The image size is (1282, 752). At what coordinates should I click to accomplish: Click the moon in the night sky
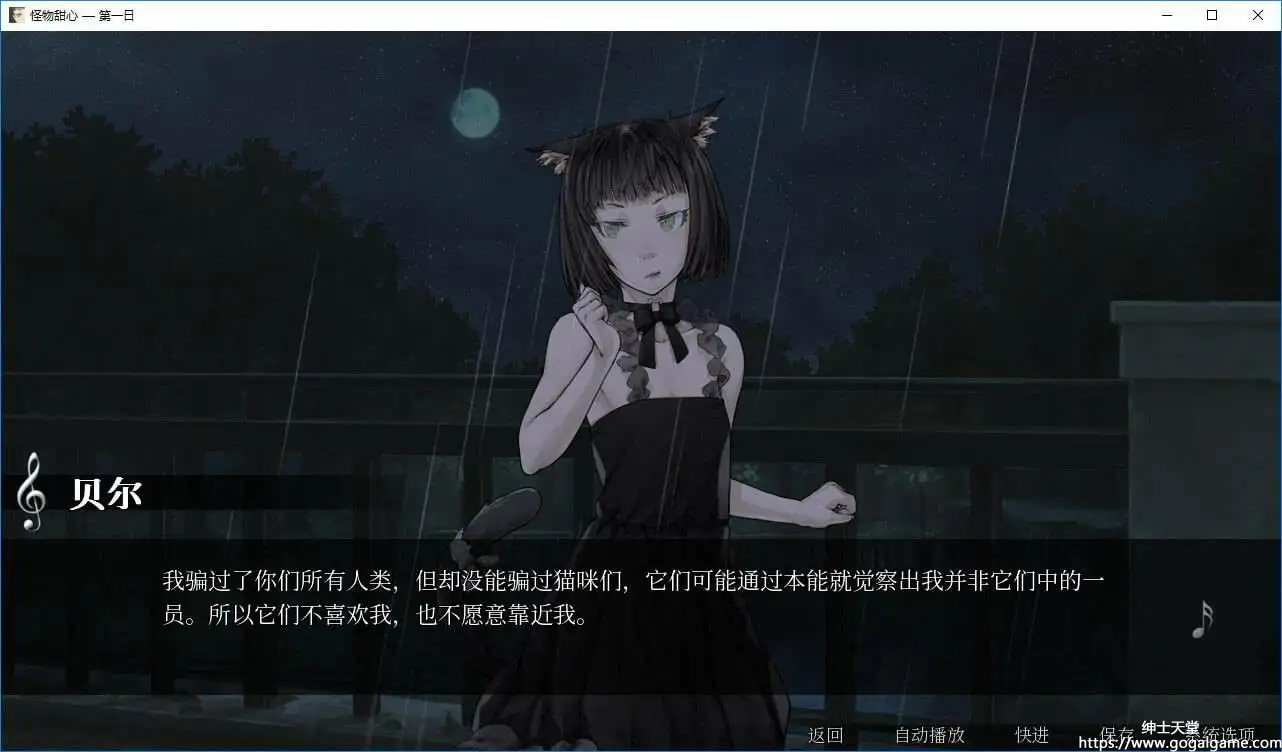tap(475, 114)
